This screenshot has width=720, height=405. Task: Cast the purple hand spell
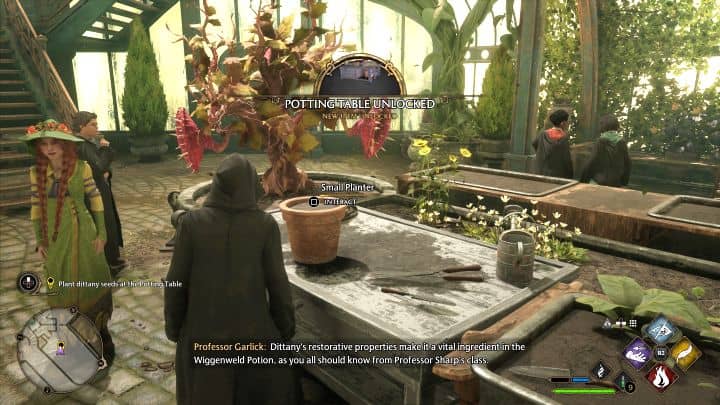tap(638, 353)
